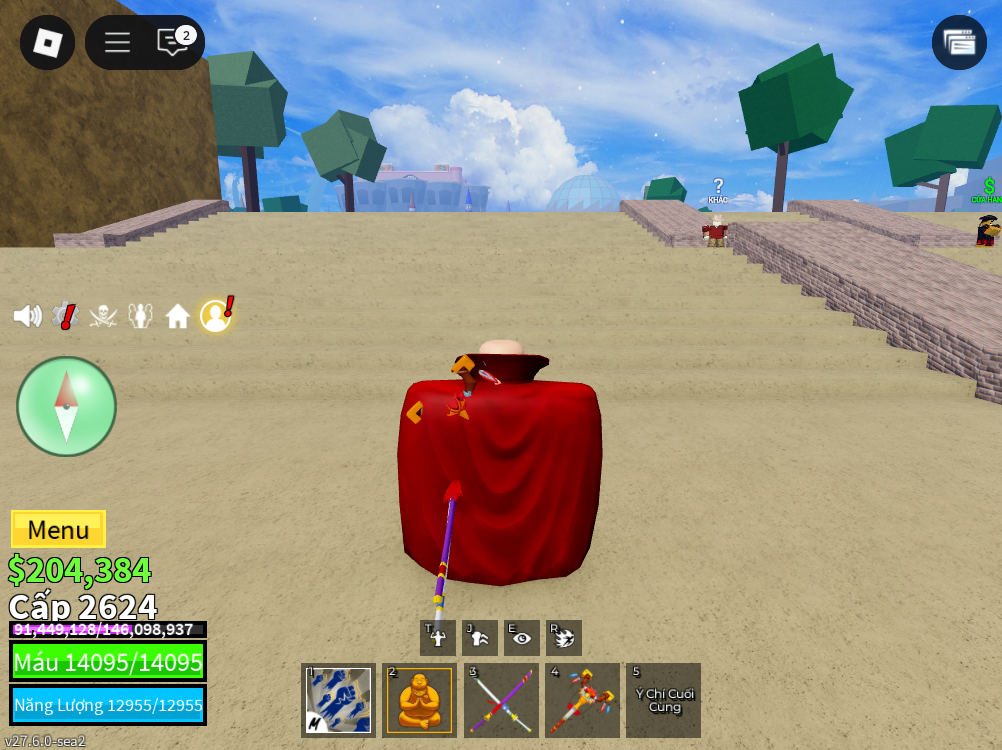The image size is (1002, 750).
Task: Select the blue fists fighting style slot
Action: (x=338, y=700)
